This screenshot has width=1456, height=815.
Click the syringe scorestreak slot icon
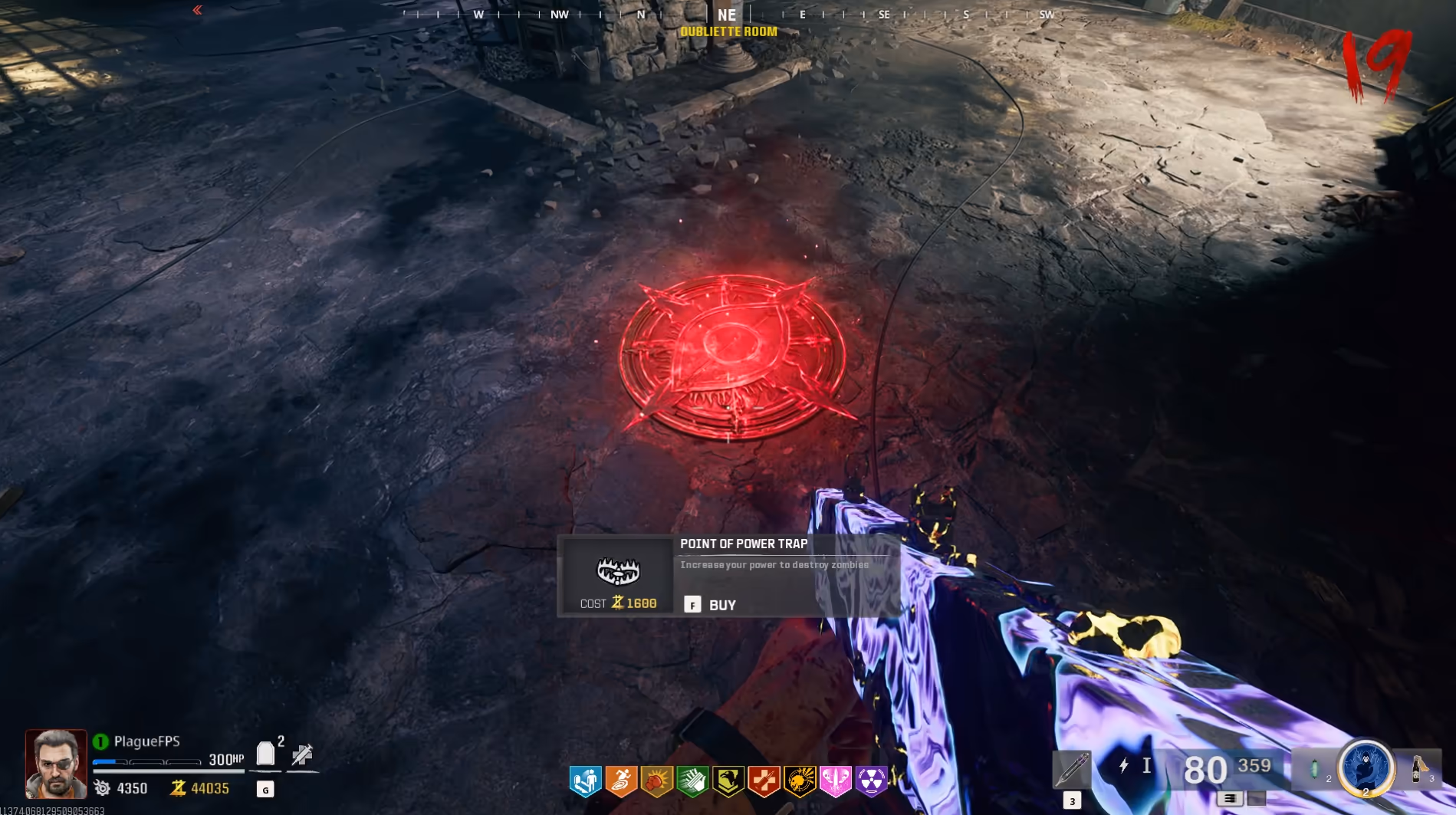pos(1072,769)
